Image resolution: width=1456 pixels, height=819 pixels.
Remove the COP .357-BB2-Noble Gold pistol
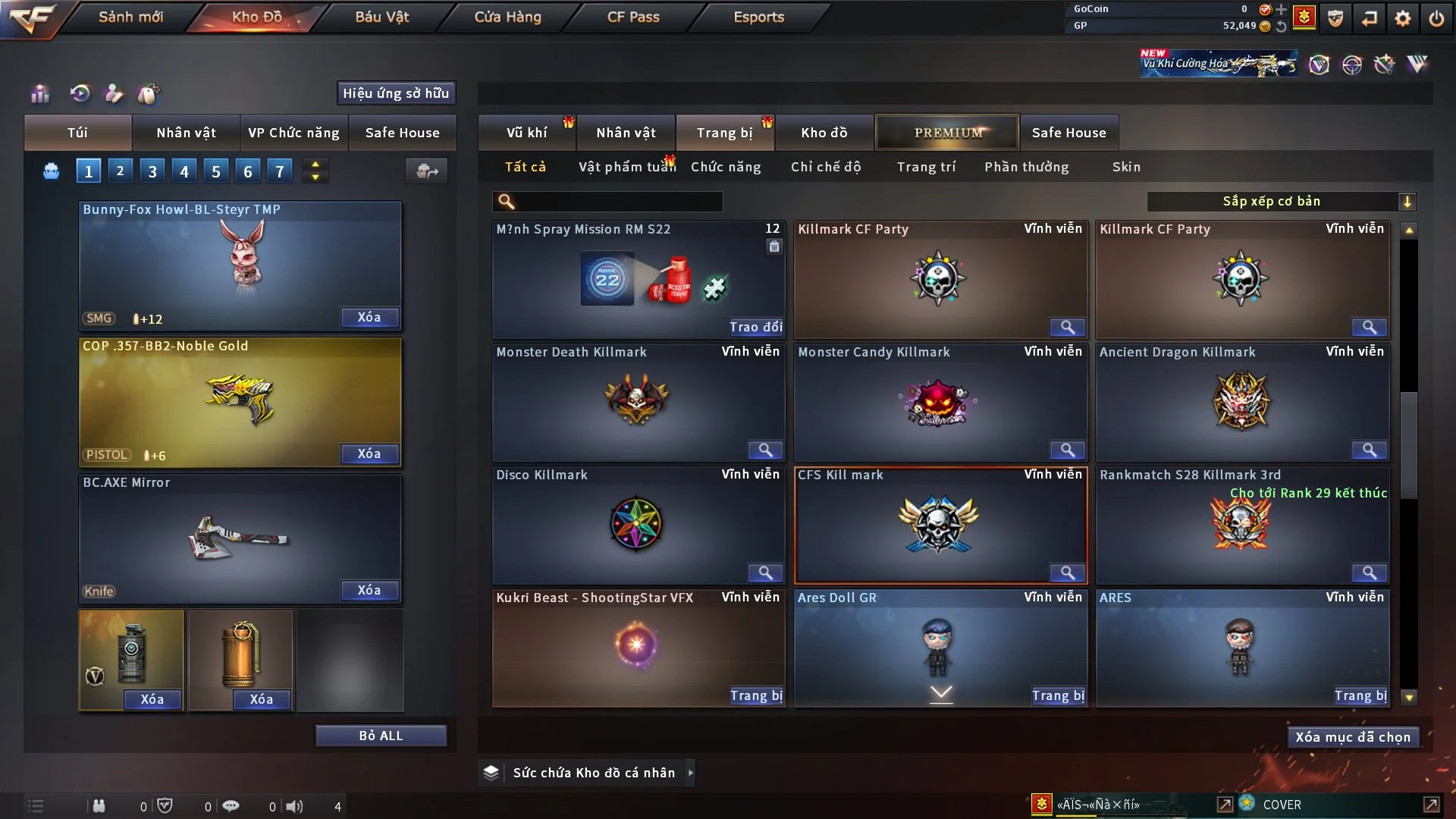(x=369, y=453)
